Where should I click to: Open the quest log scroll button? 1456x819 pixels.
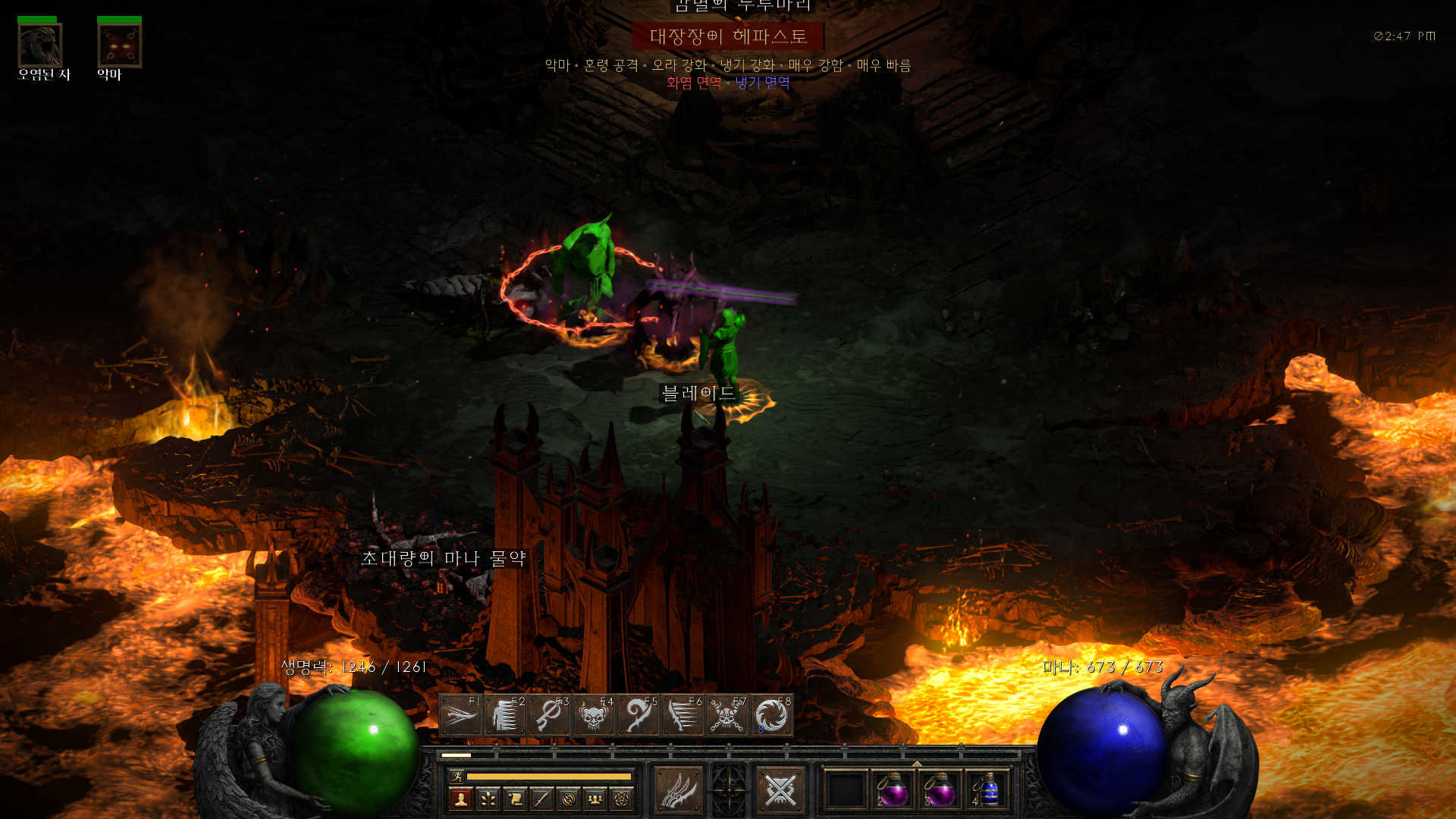[515, 799]
